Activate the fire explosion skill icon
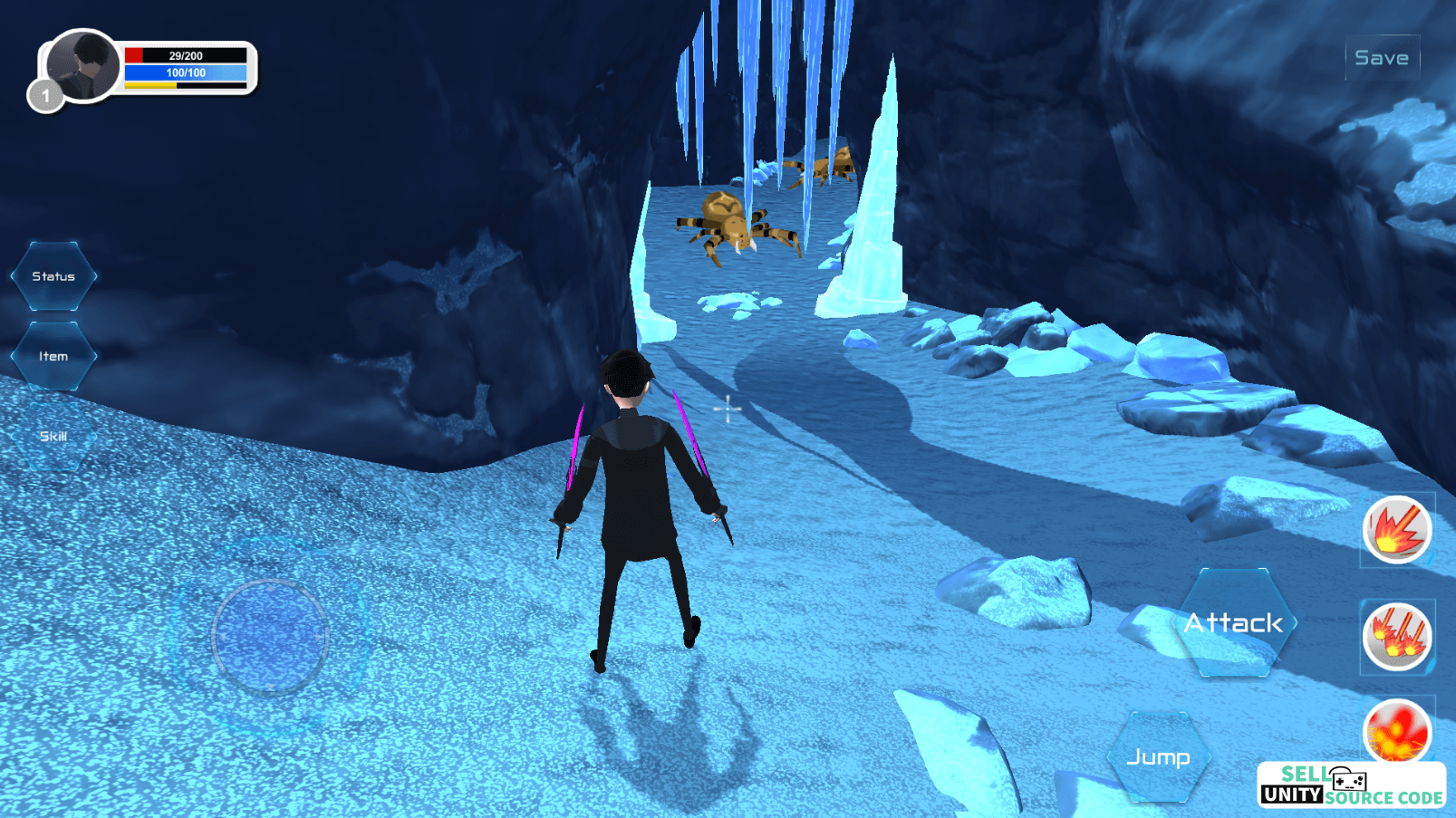The image size is (1456, 818). pyautogui.click(x=1396, y=730)
